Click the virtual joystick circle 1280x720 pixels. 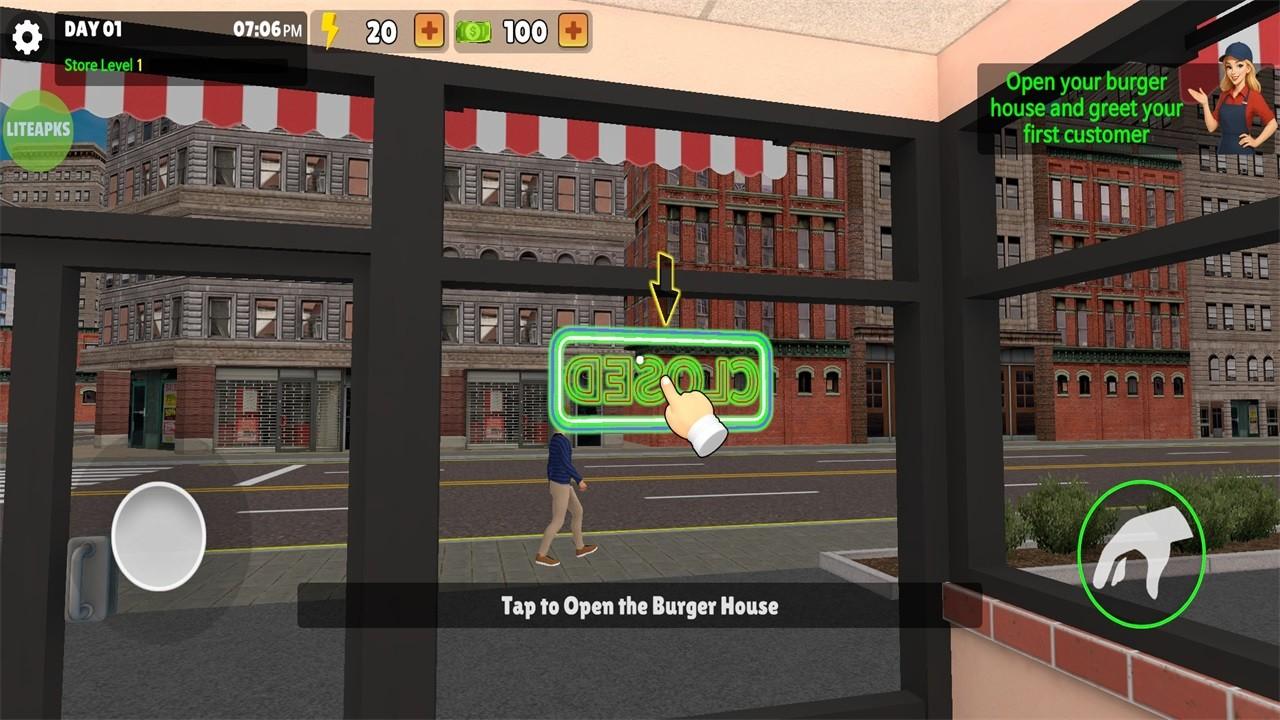coord(160,533)
